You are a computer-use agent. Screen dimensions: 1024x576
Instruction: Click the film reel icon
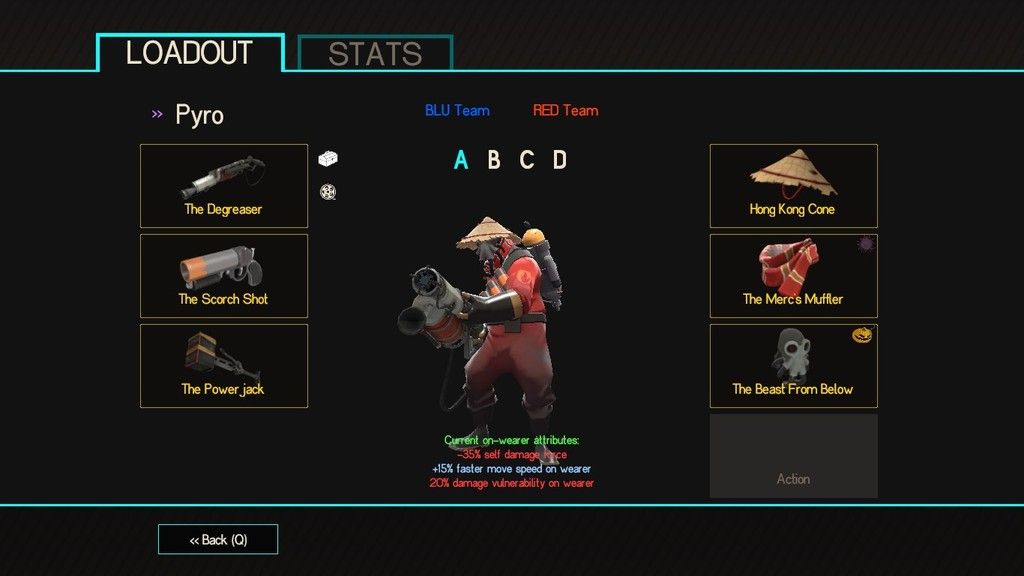click(x=327, y=192)
